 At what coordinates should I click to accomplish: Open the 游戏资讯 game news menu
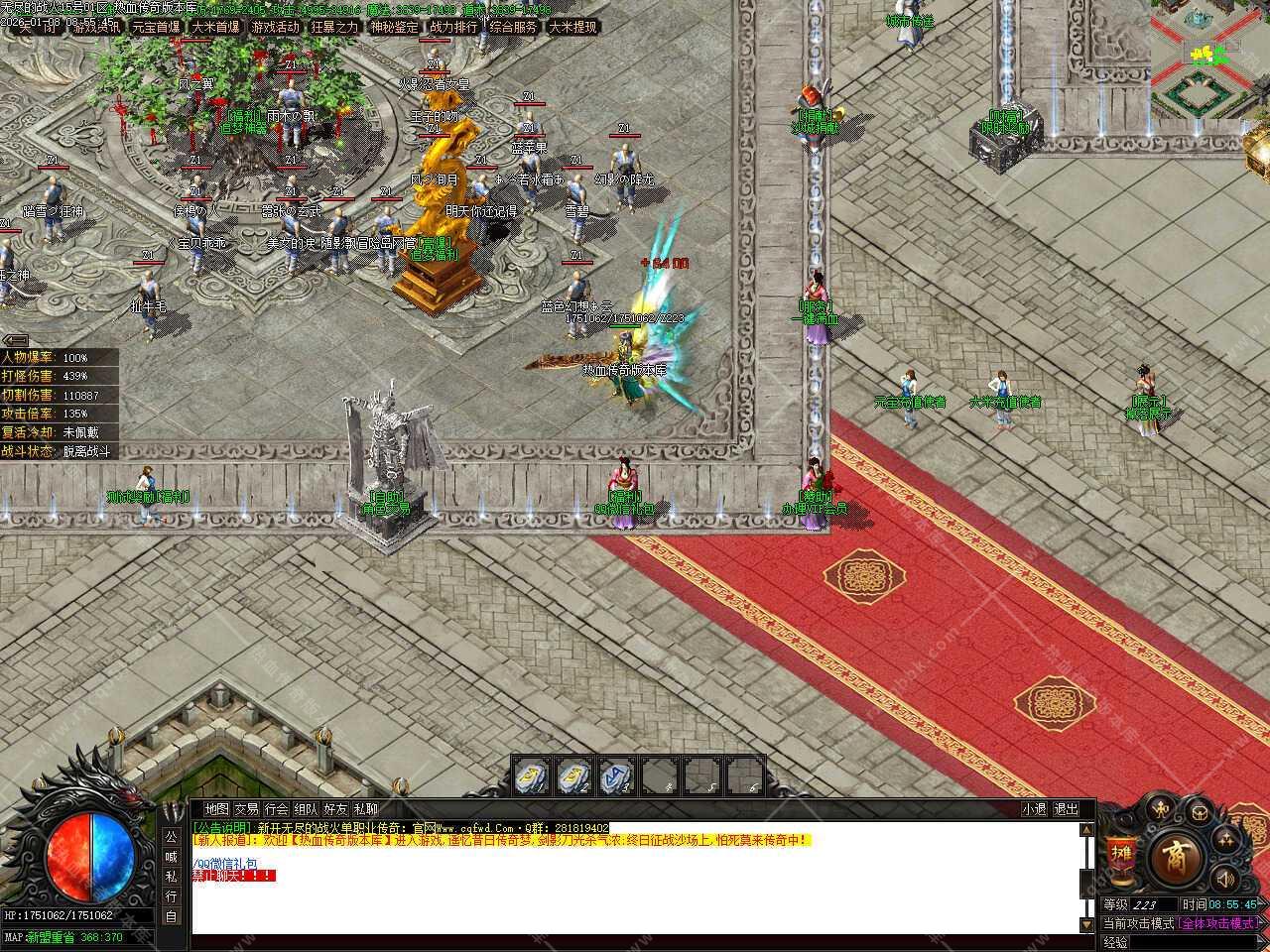point(97,27)
